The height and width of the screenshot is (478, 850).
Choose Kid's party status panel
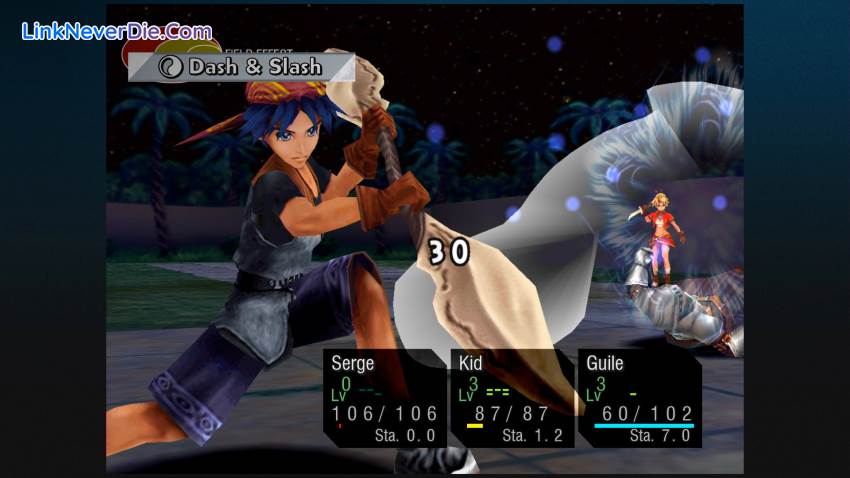(x=511, y=397)
